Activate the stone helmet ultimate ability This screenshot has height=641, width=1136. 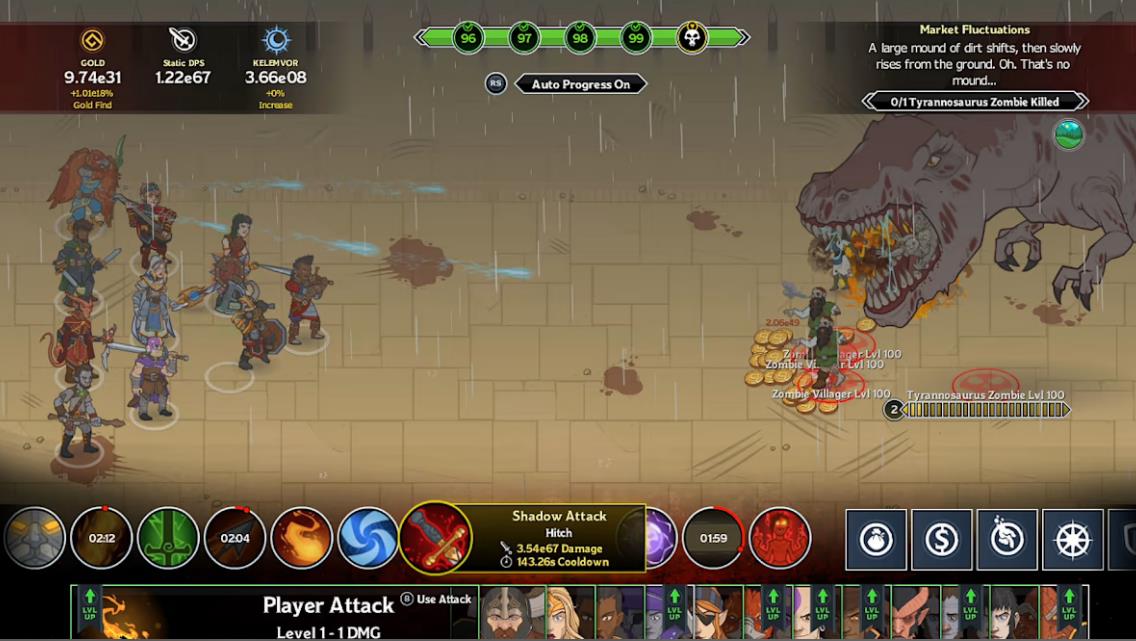pos(34,538)
